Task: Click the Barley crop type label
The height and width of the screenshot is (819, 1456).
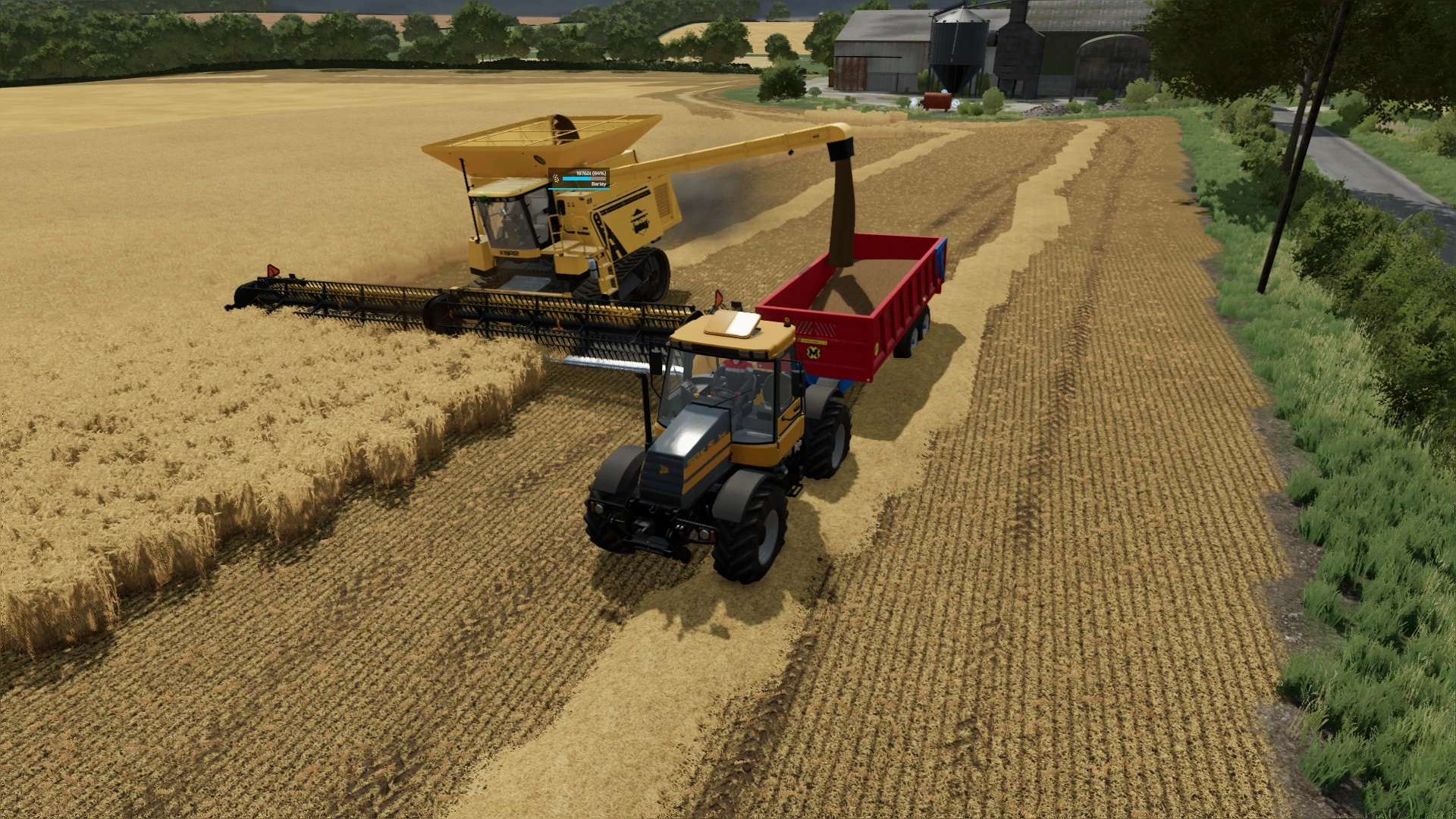Action: (598, 185)
